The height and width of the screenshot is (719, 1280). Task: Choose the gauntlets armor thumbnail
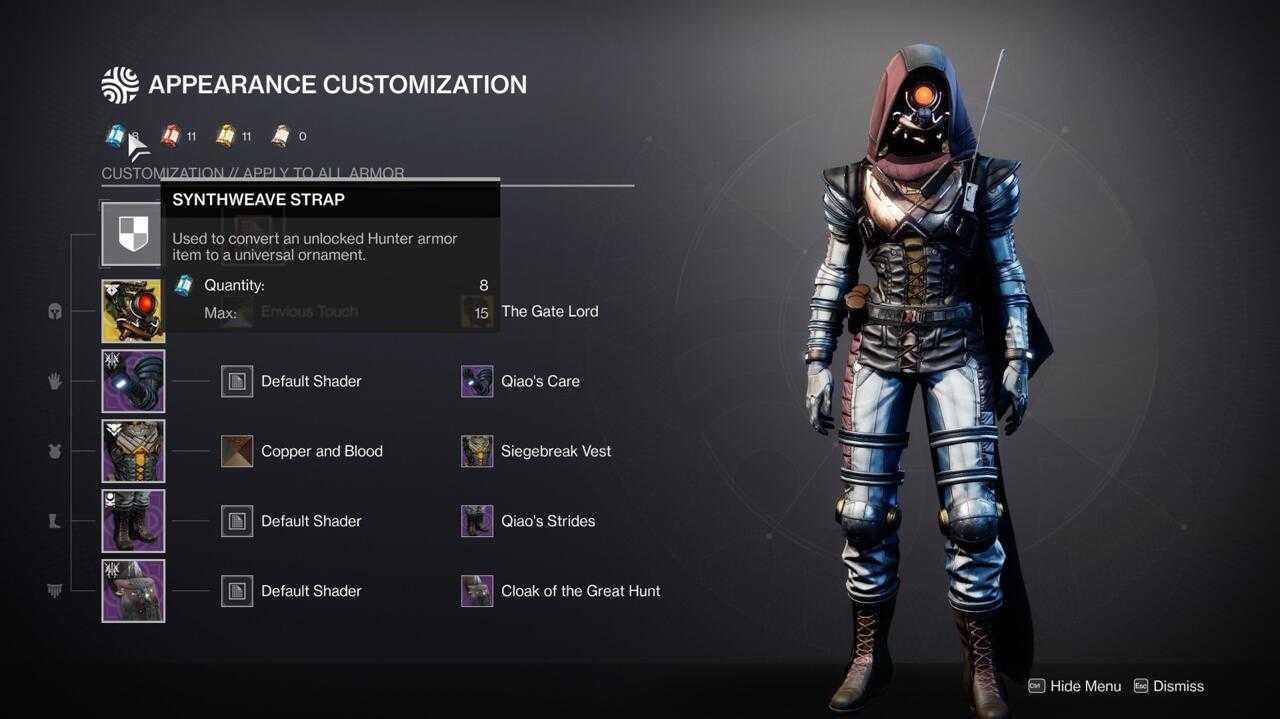tap(133, 381)
